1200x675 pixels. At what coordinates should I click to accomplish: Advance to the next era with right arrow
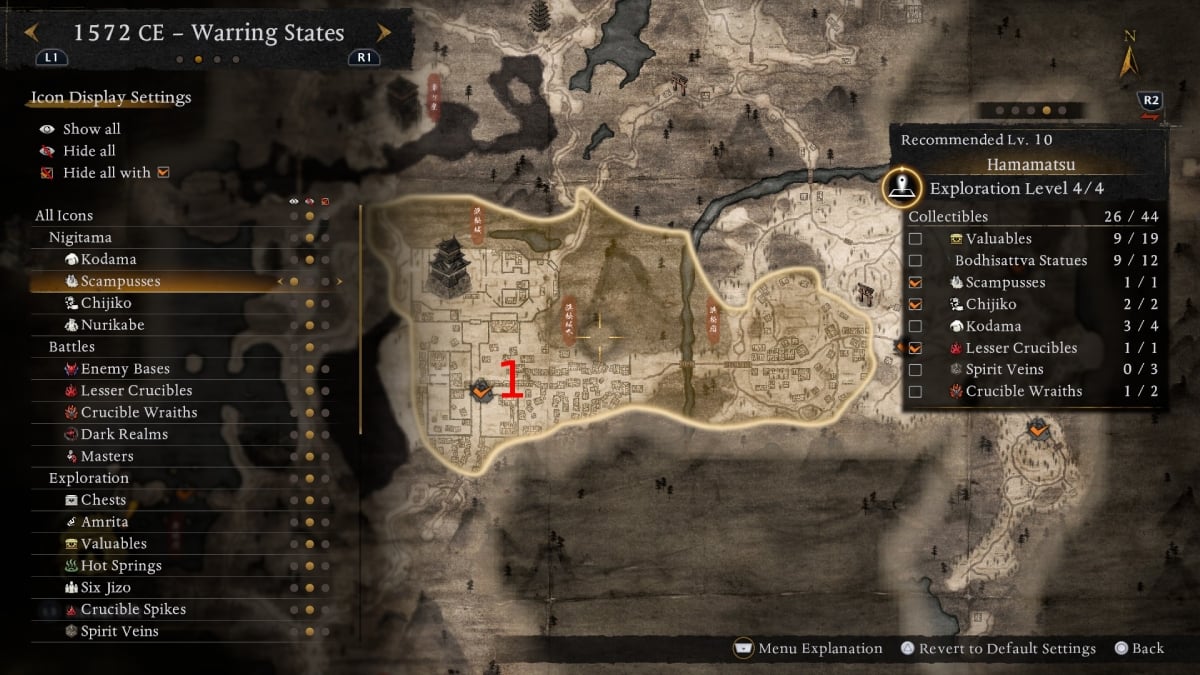click(x=383, y=33)
